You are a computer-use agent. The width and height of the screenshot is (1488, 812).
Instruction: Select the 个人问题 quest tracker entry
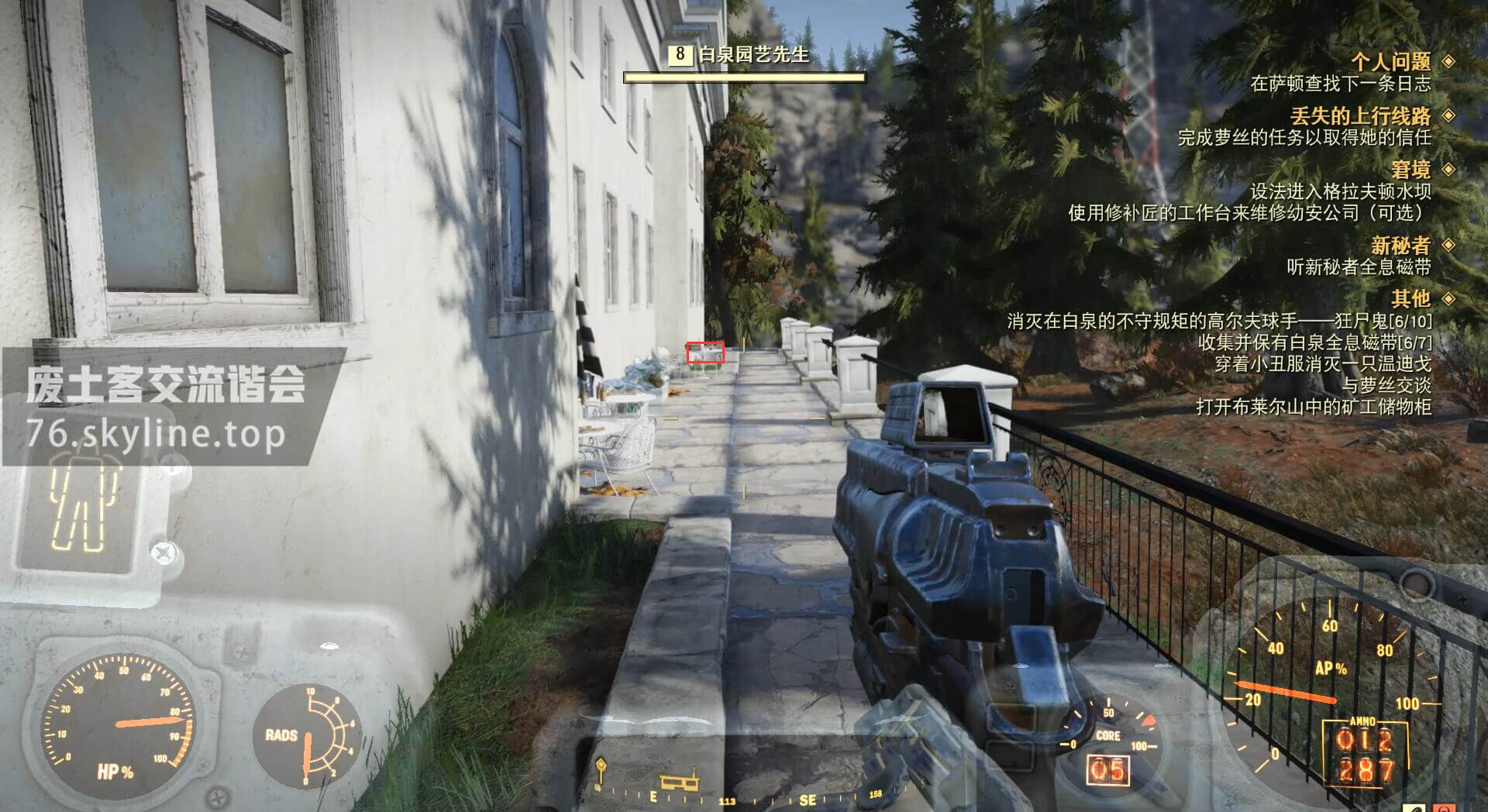1390,61
